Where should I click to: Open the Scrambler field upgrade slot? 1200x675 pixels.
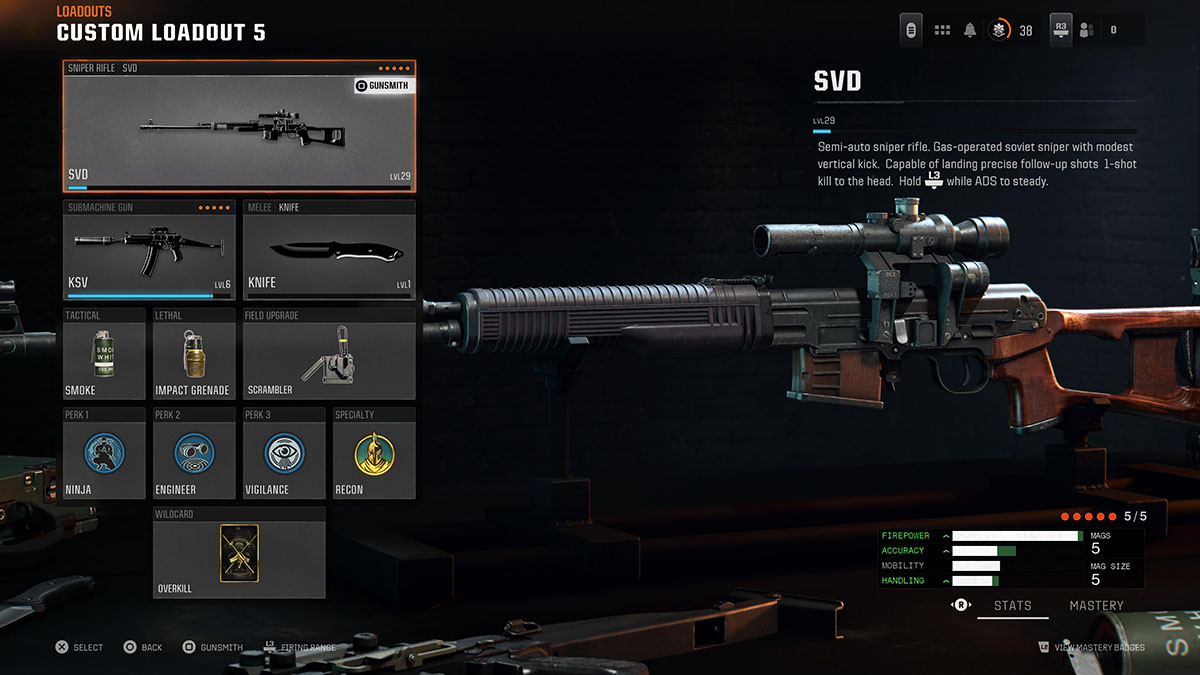[x=329, y=355]
